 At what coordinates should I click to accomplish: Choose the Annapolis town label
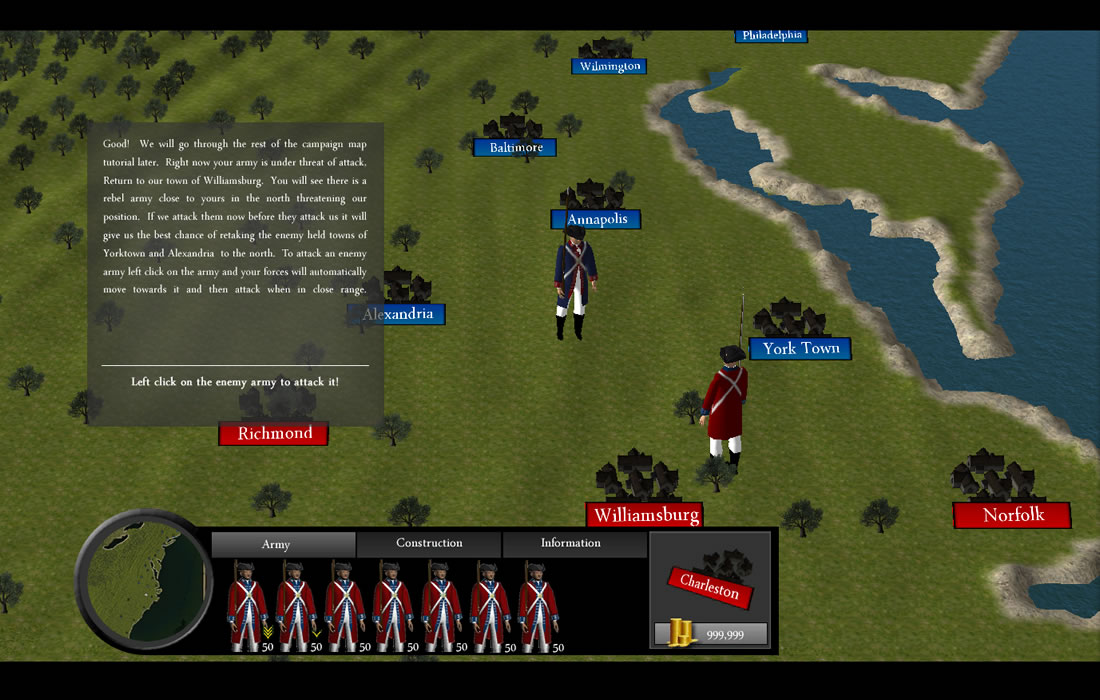tap(596, 219)
